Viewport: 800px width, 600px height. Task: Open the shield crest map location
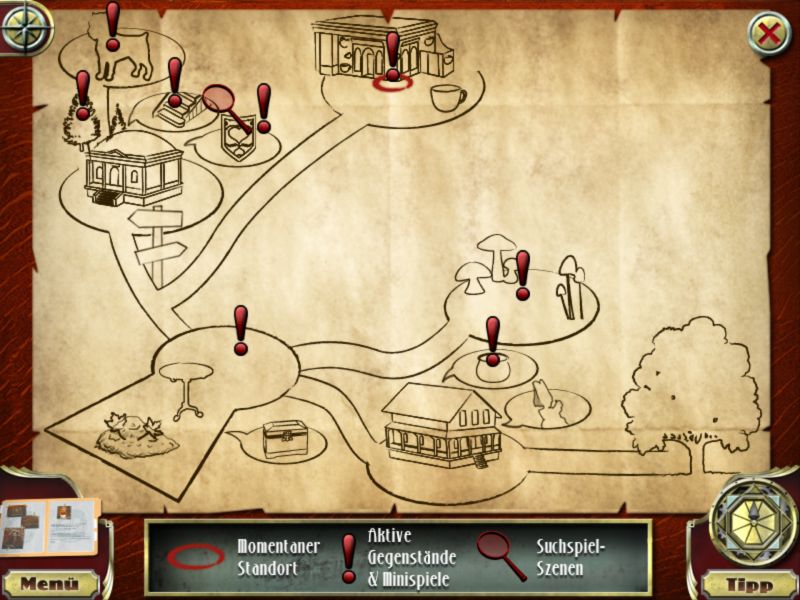point(239,138)
